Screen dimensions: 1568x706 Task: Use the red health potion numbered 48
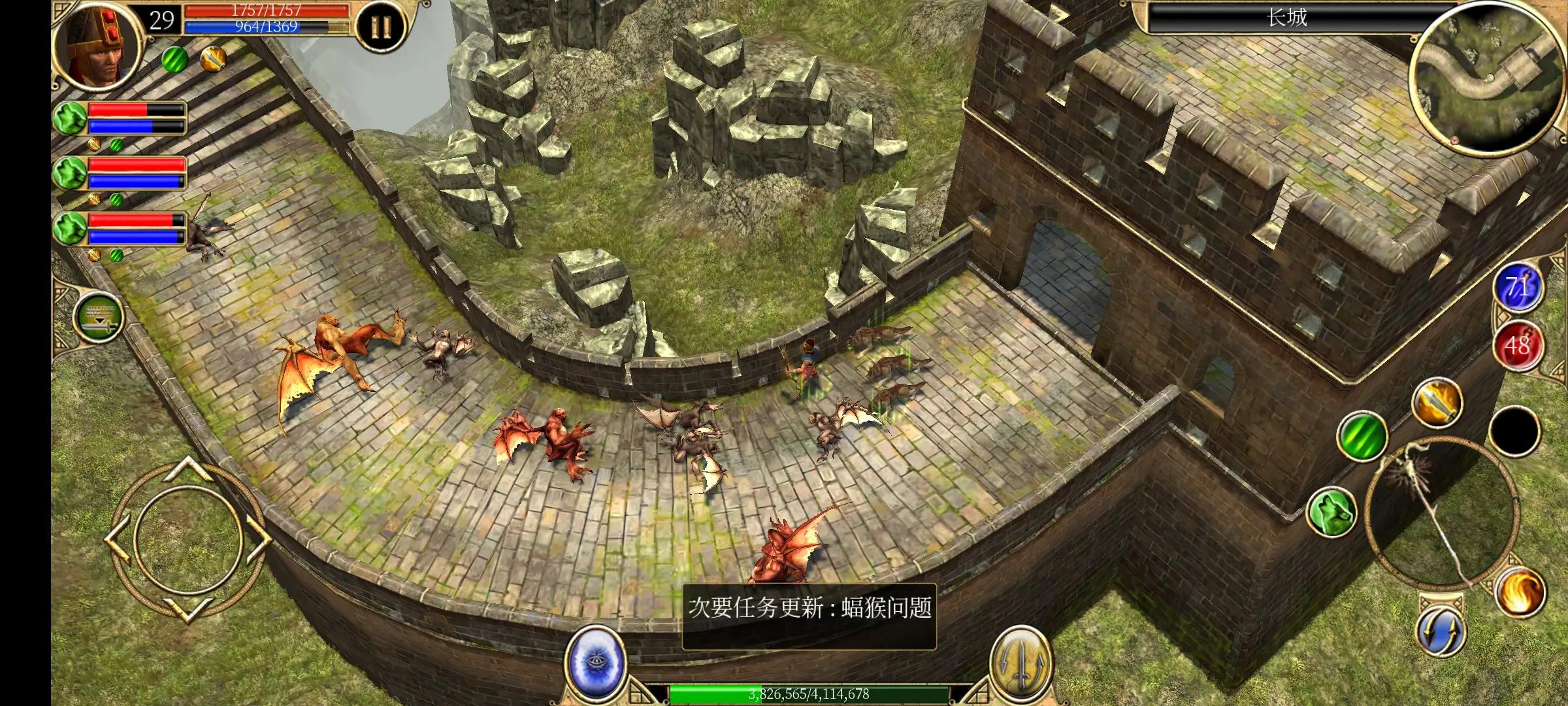(x=1517, y=345)
